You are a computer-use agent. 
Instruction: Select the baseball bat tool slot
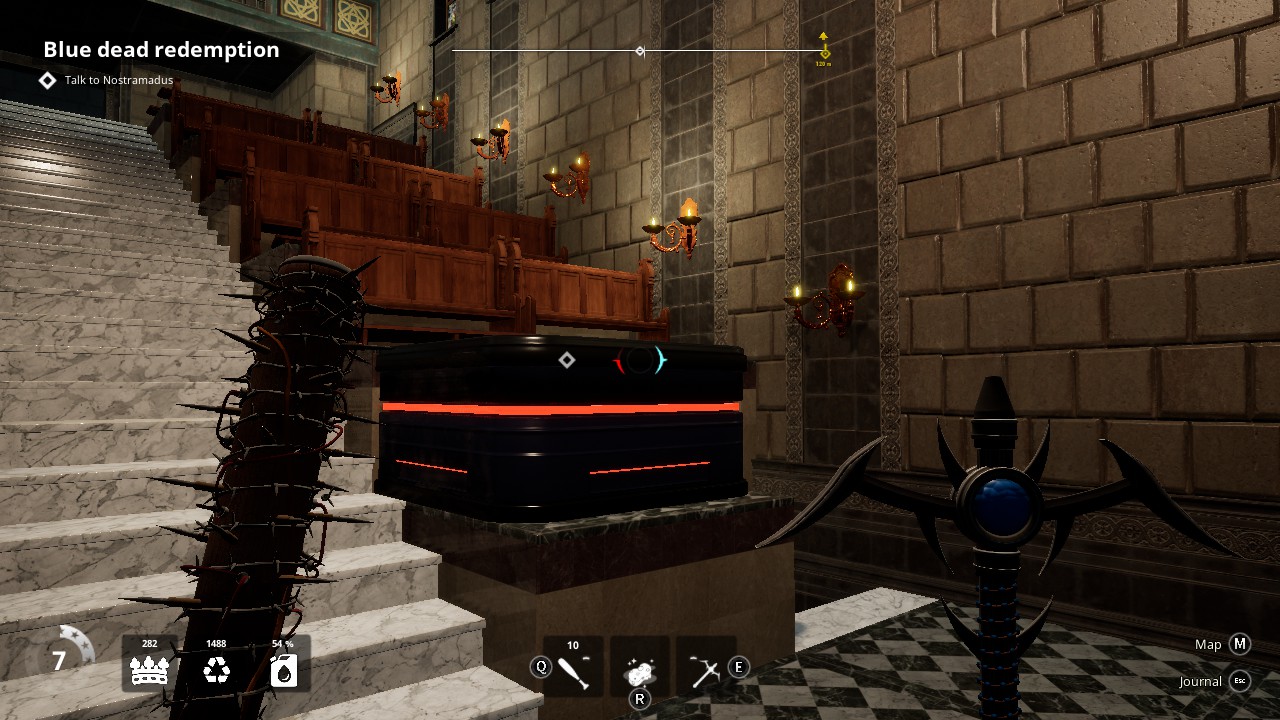(573, 667)
